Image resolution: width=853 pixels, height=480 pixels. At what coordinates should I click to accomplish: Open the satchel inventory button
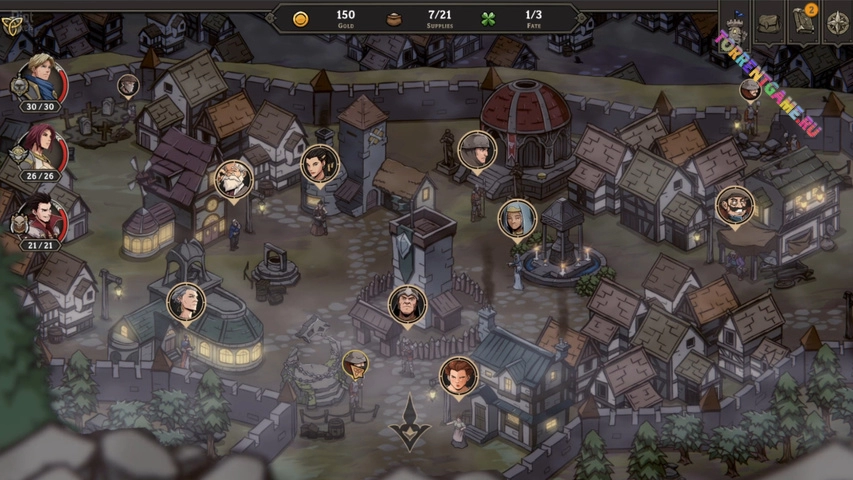click(x=769, y=23)
